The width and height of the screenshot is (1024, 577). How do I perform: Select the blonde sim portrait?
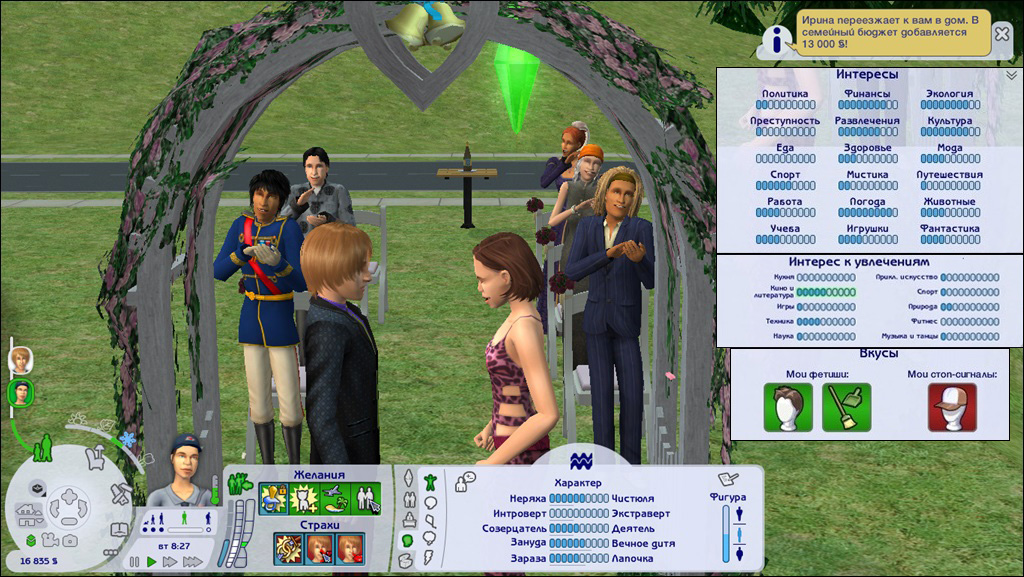[19, 360]
